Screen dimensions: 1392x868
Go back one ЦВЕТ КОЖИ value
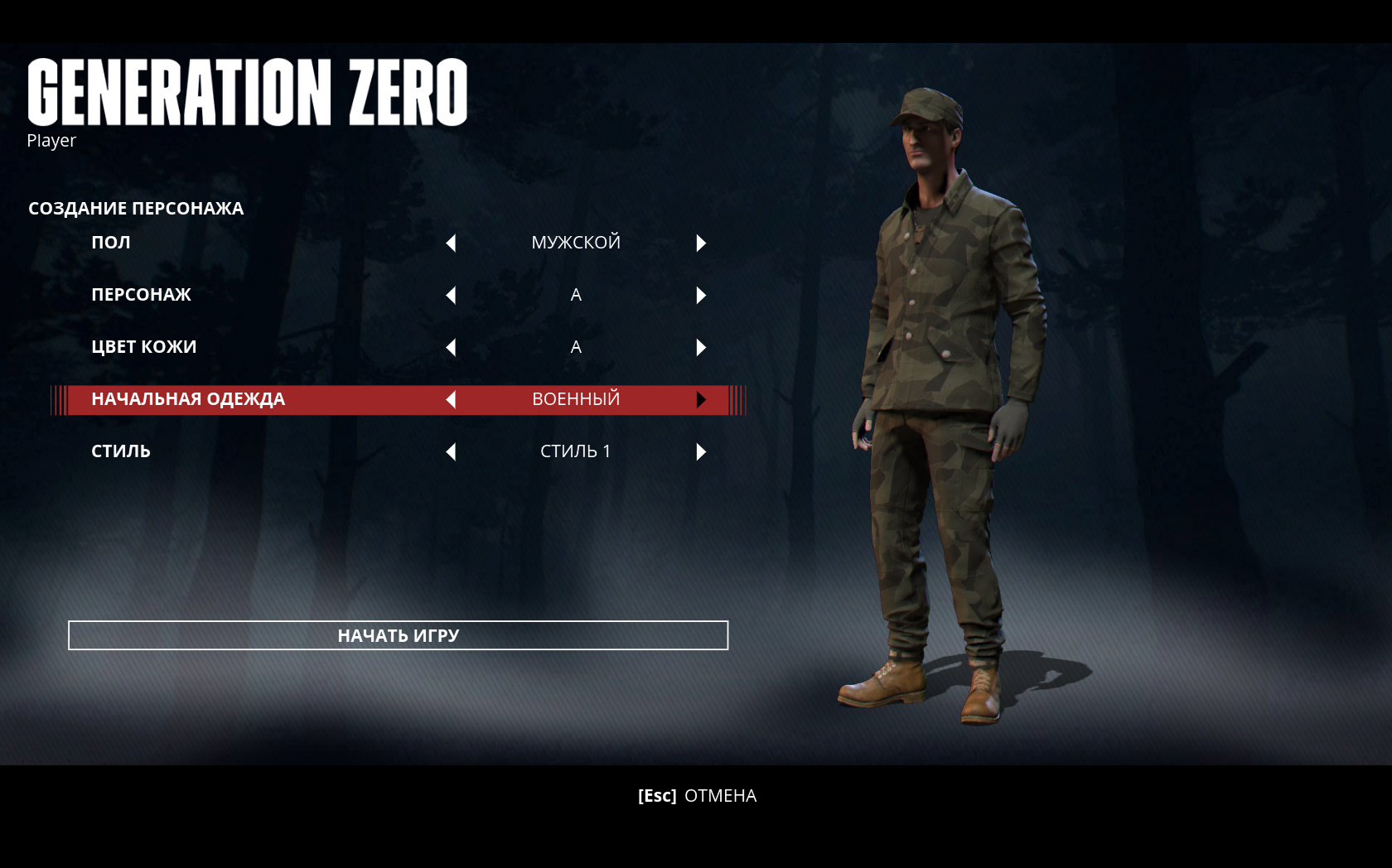(451, 347)
